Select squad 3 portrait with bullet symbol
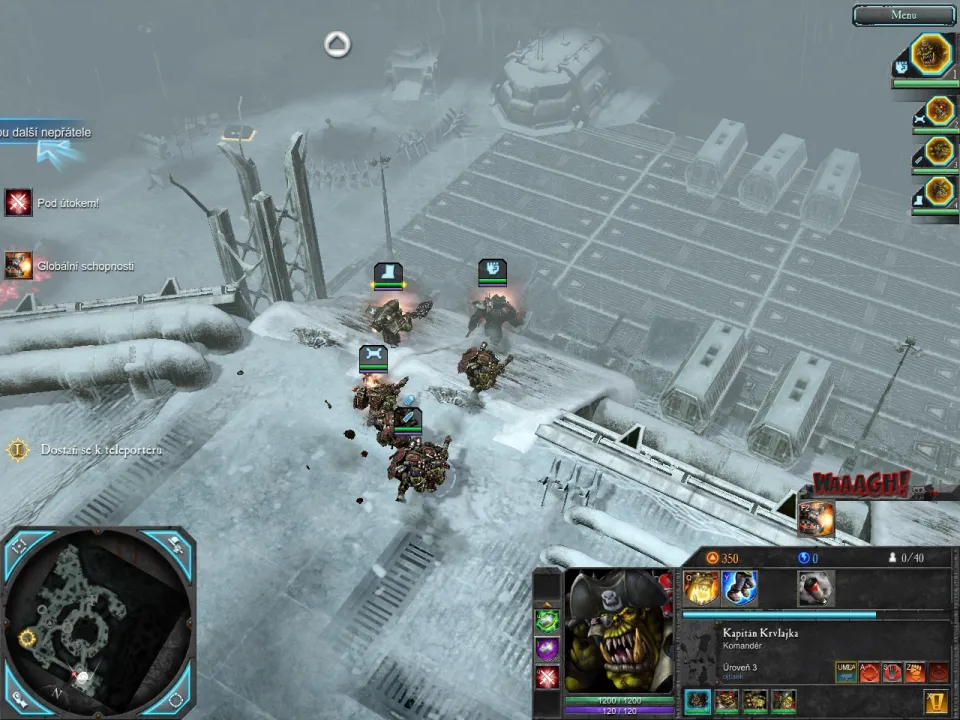 point(938,151)
